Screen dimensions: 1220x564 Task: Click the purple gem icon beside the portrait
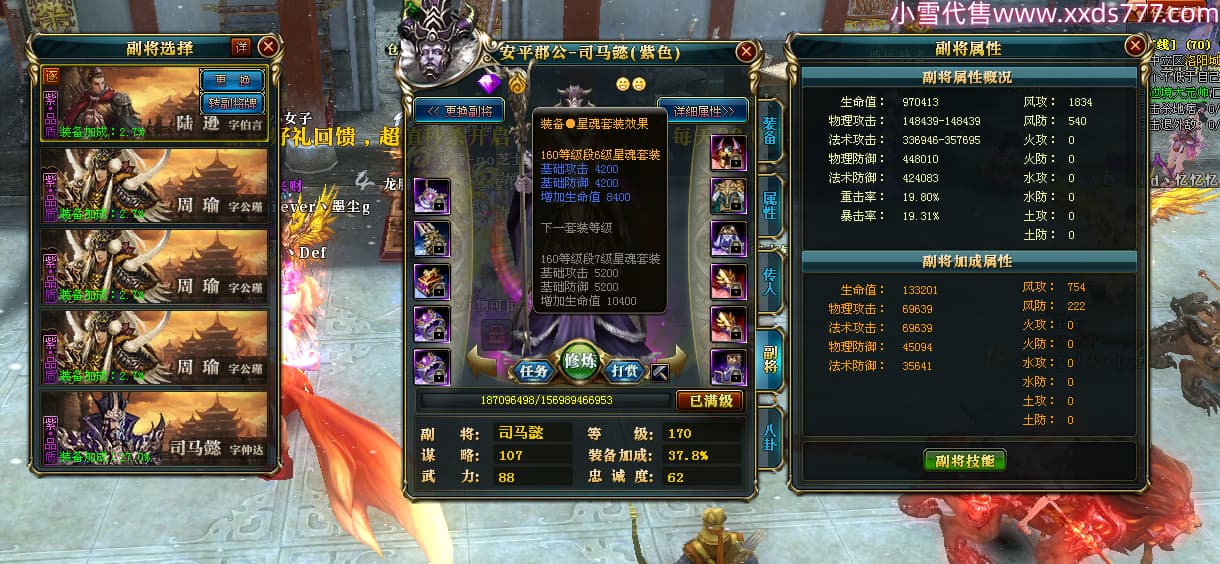489,82
